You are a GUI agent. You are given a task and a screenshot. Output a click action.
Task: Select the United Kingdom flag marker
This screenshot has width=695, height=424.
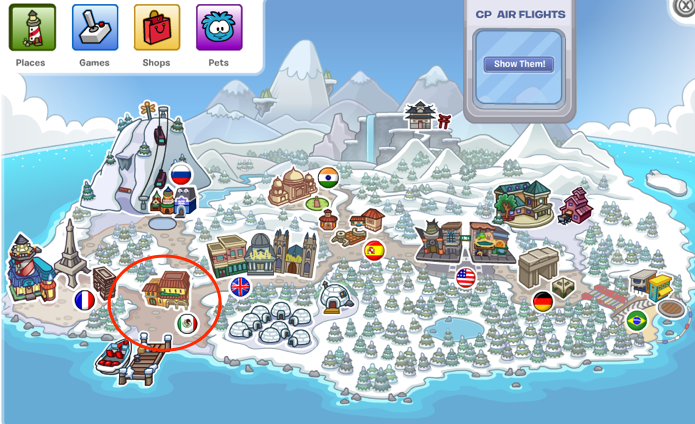click(240, 287)
